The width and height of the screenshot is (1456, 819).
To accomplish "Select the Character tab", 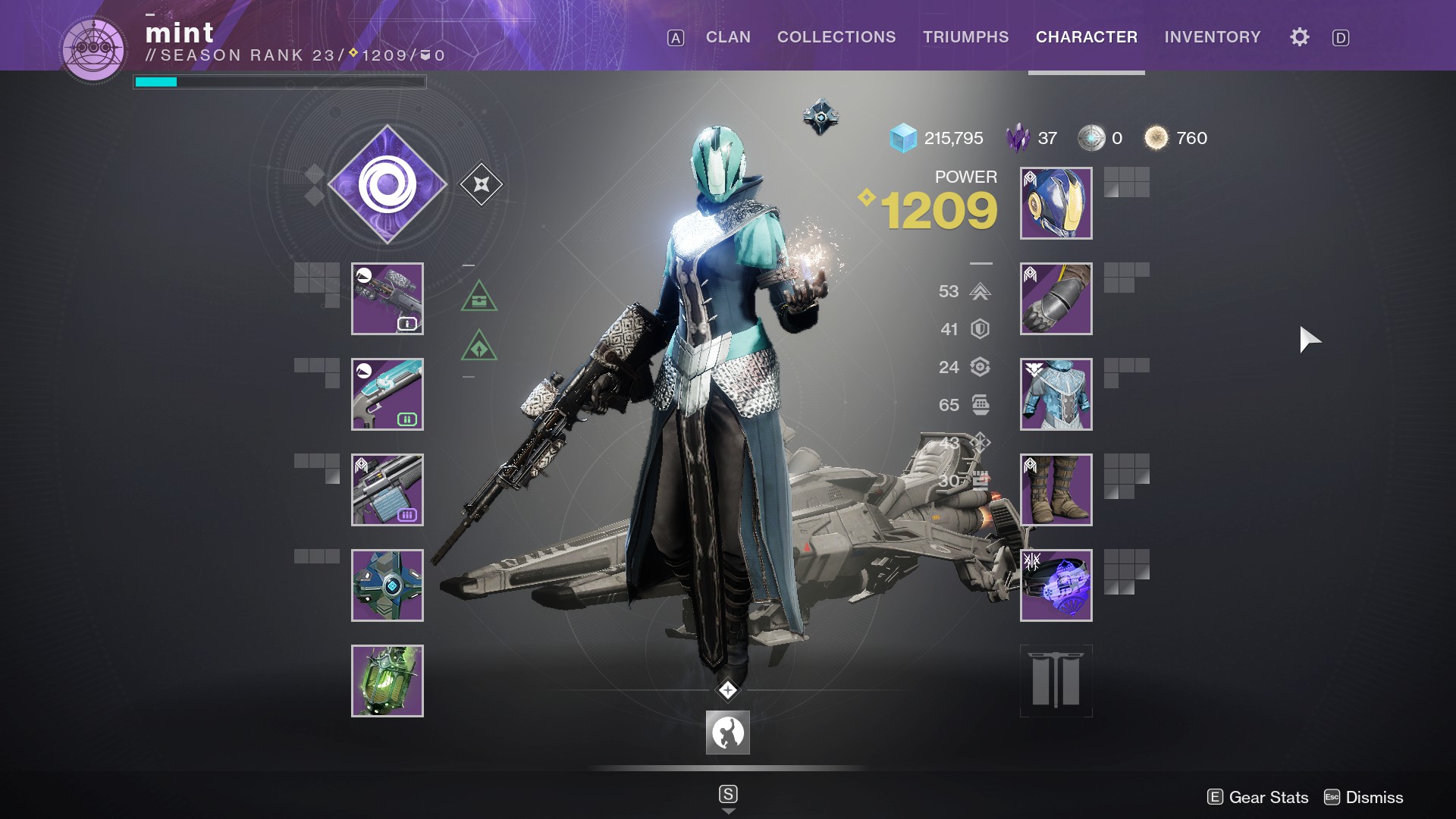I will pyautogui.click(x=1086, y=37).
